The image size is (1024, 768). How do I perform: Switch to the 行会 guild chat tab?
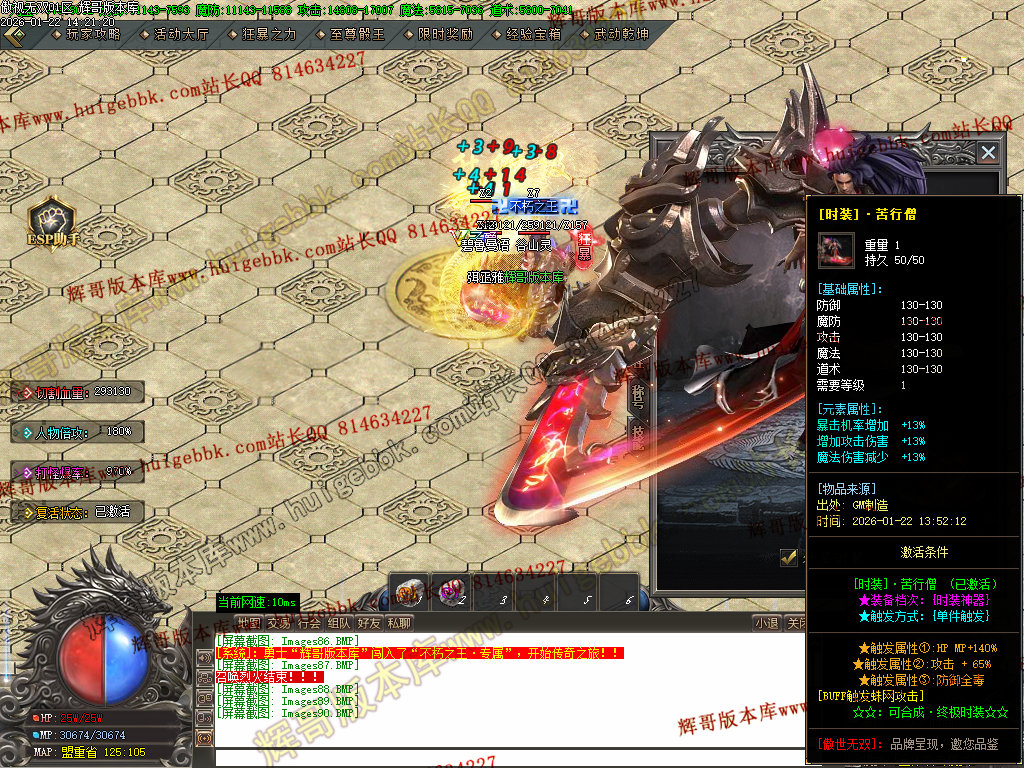310,623
